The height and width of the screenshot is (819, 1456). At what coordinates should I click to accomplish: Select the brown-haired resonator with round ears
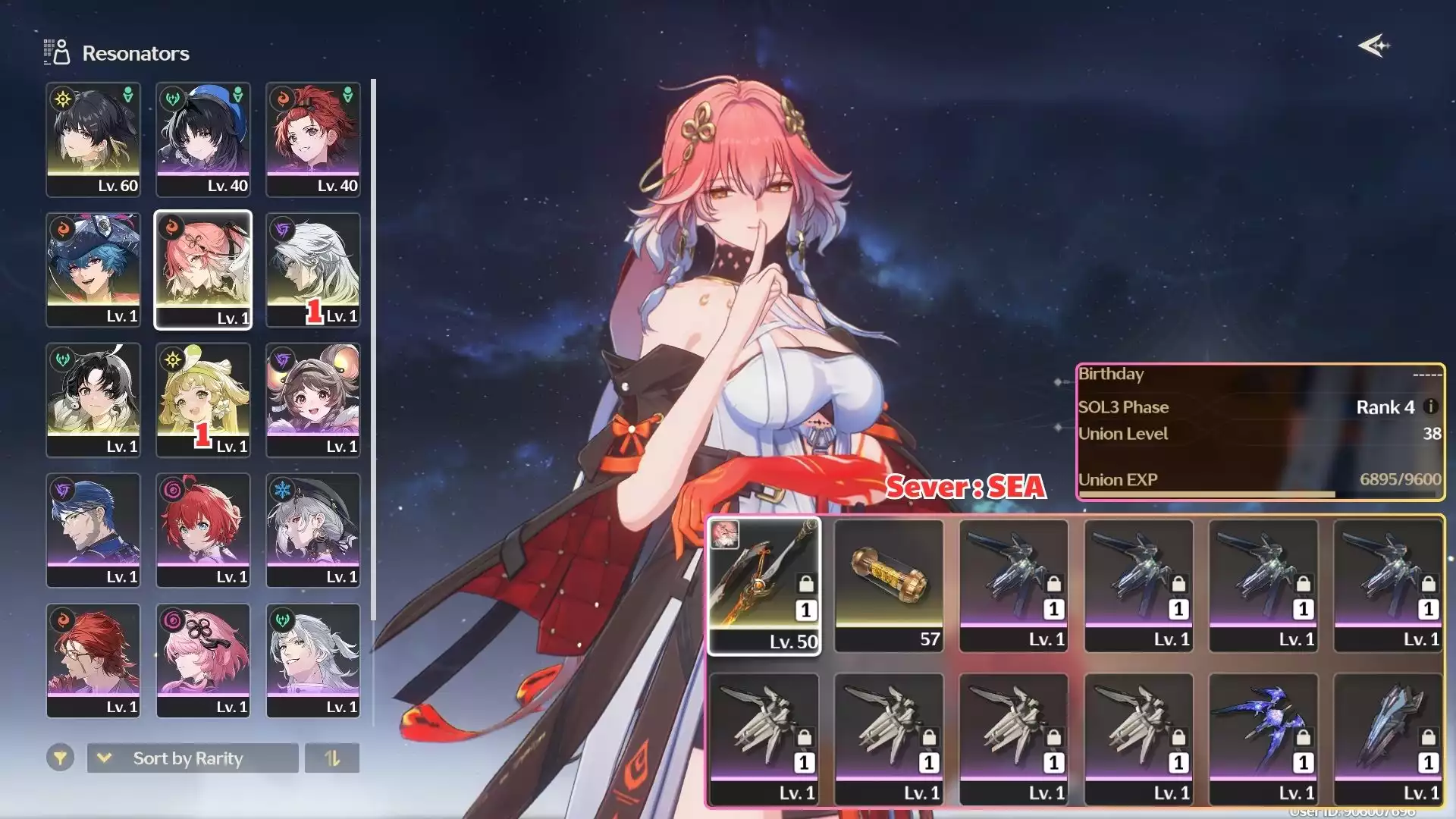313,400
